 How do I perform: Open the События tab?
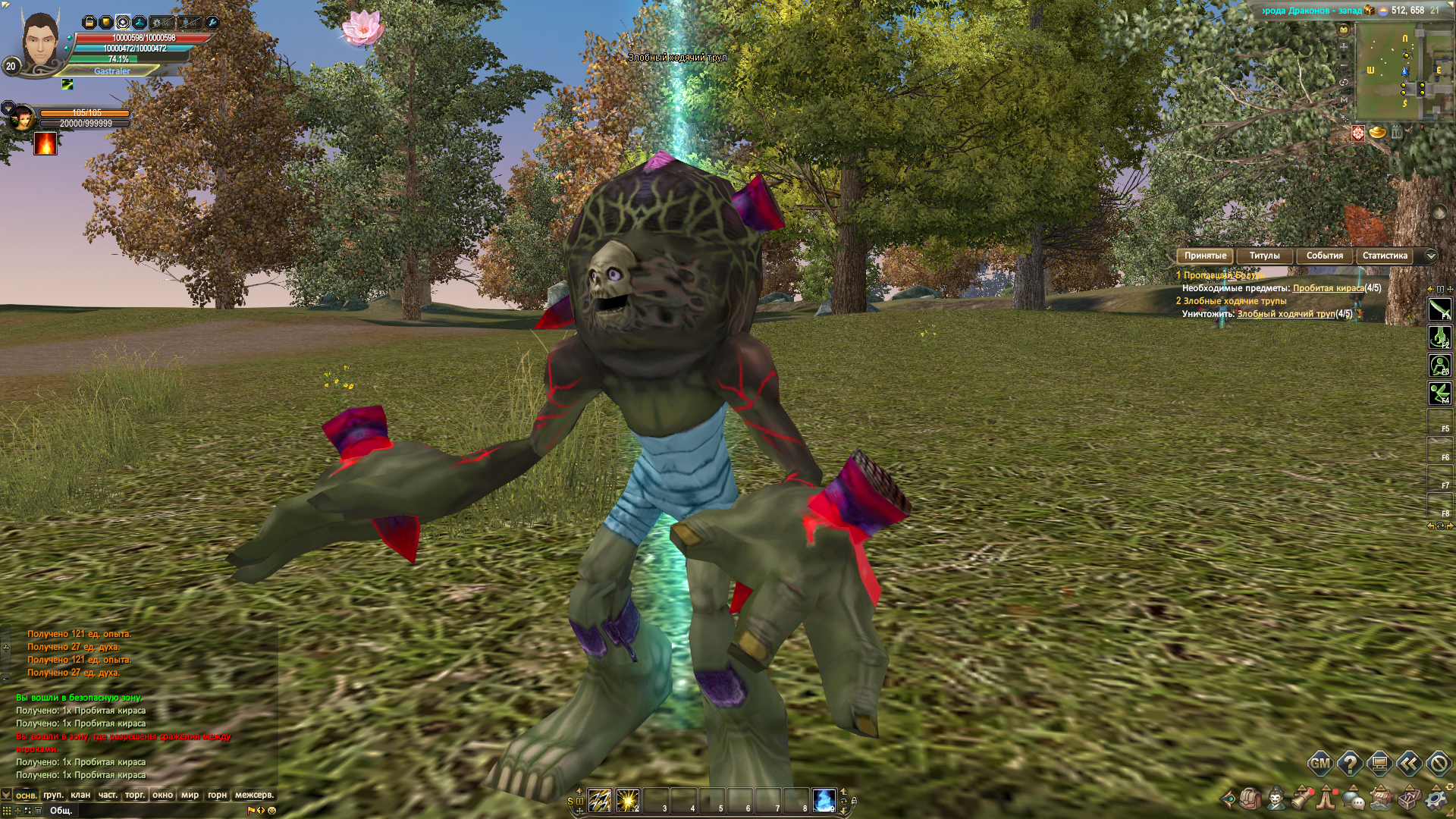click(1324, 256)
